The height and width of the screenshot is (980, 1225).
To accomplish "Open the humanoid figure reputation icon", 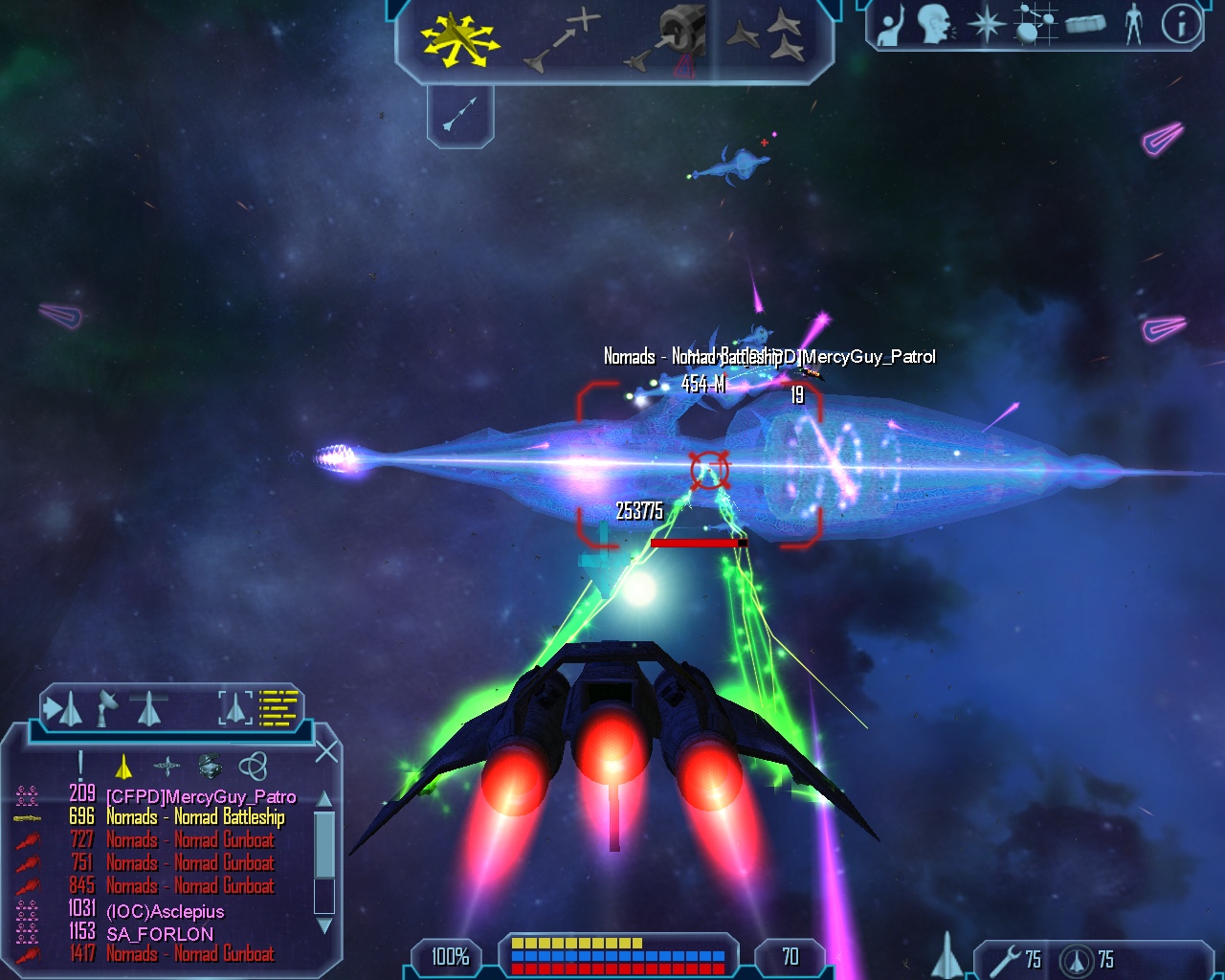I will (1134, 24).
